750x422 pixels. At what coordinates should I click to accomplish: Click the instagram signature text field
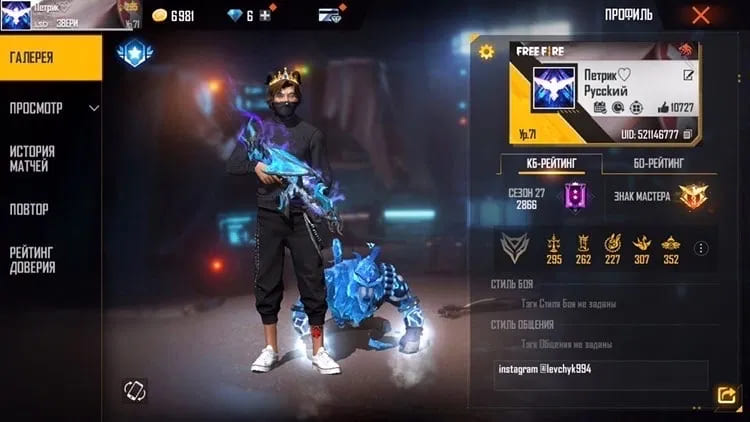pos(600,375)
